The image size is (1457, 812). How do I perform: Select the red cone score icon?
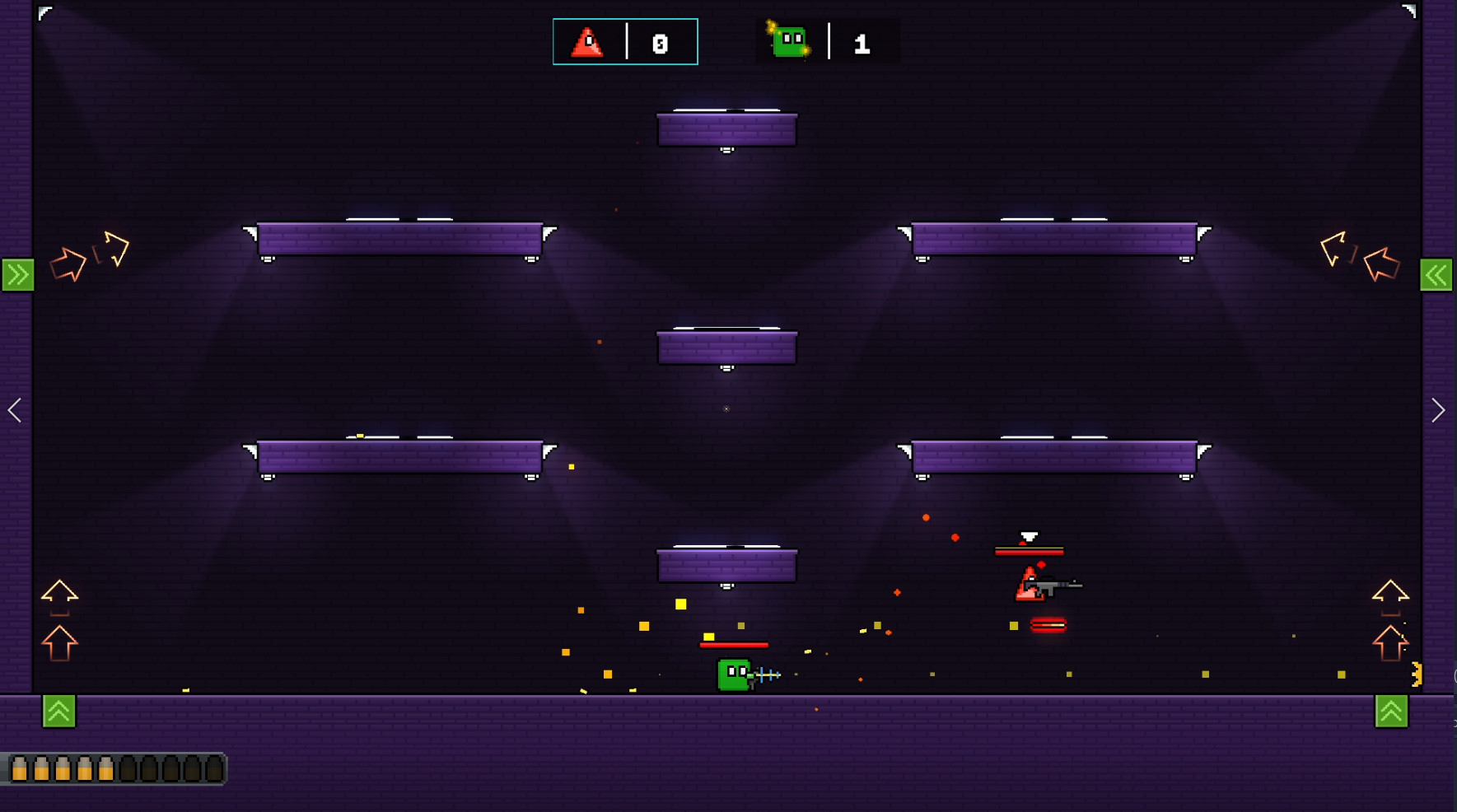coord(587,43)
